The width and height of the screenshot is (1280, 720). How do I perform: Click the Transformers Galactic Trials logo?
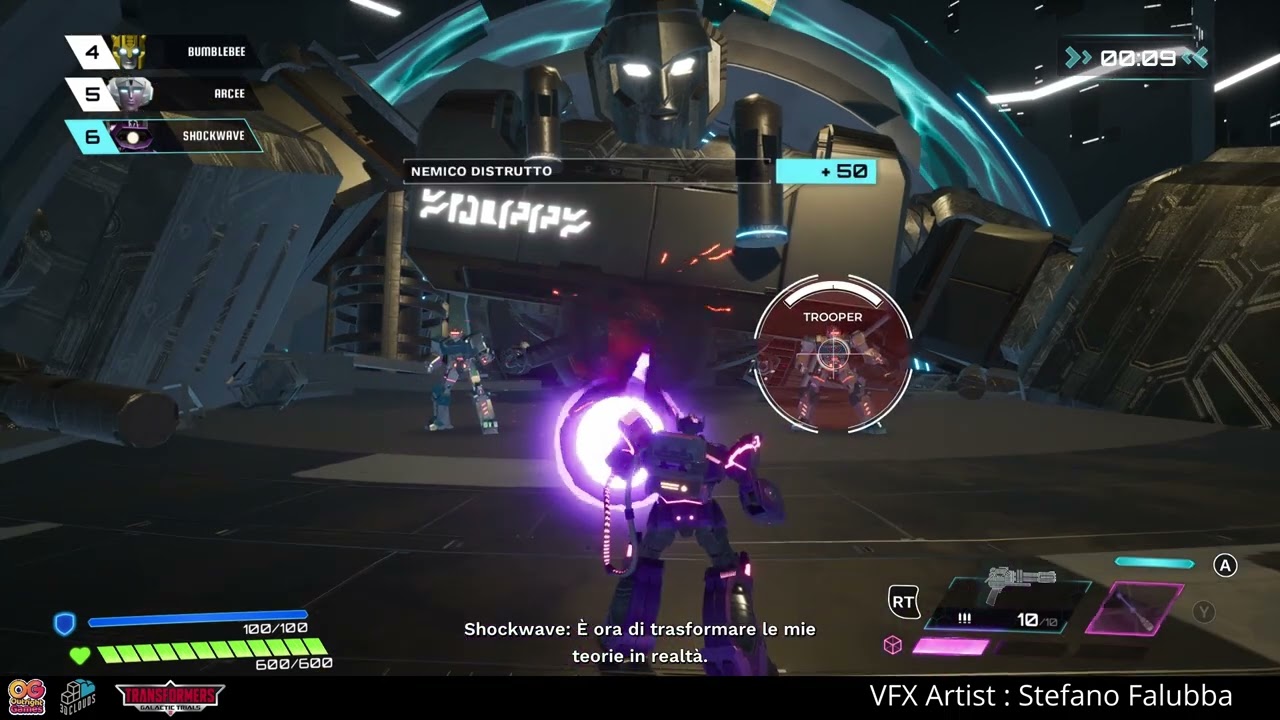click(x=170, y=697)
